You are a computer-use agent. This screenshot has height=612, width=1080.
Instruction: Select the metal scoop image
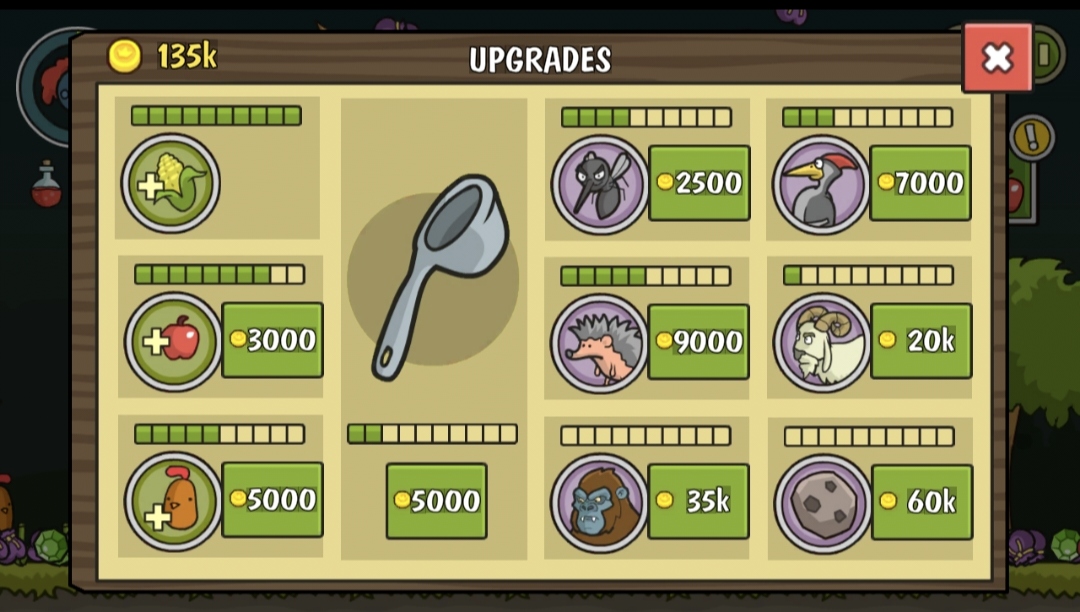coord(435,275)
